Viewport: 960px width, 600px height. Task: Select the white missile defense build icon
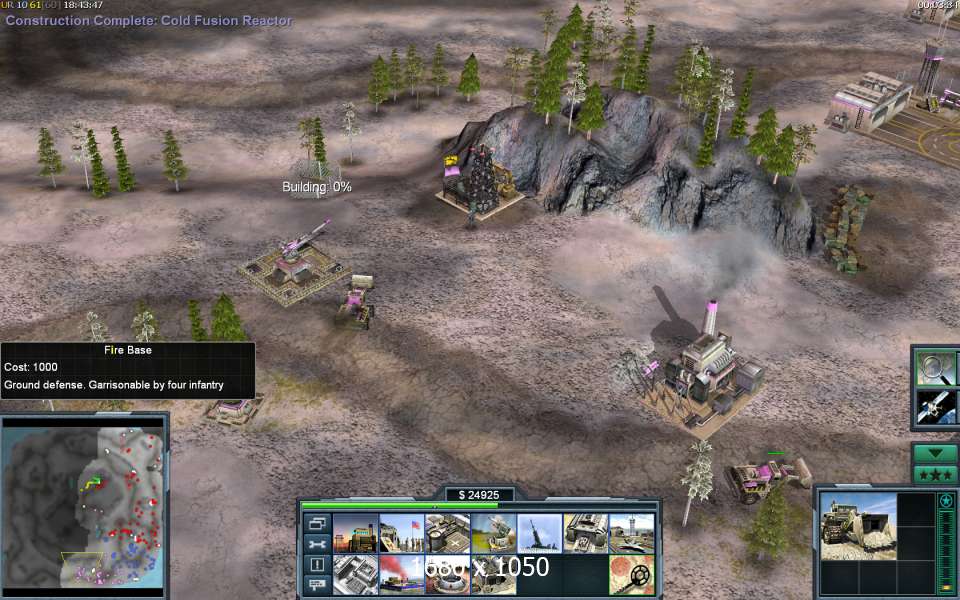point(539,533)
